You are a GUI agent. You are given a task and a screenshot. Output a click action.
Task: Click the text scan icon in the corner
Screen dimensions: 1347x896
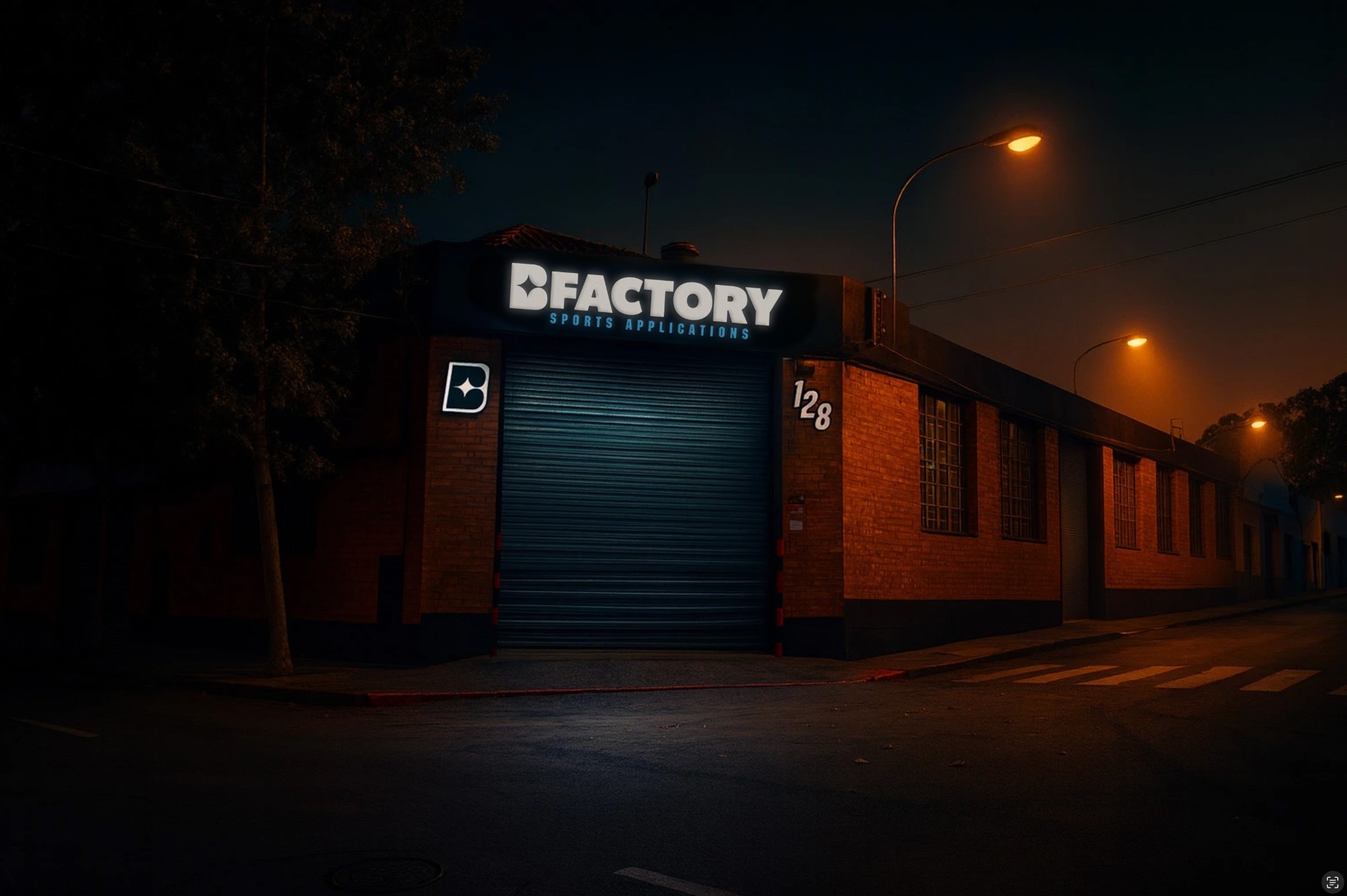point(1331,881)
